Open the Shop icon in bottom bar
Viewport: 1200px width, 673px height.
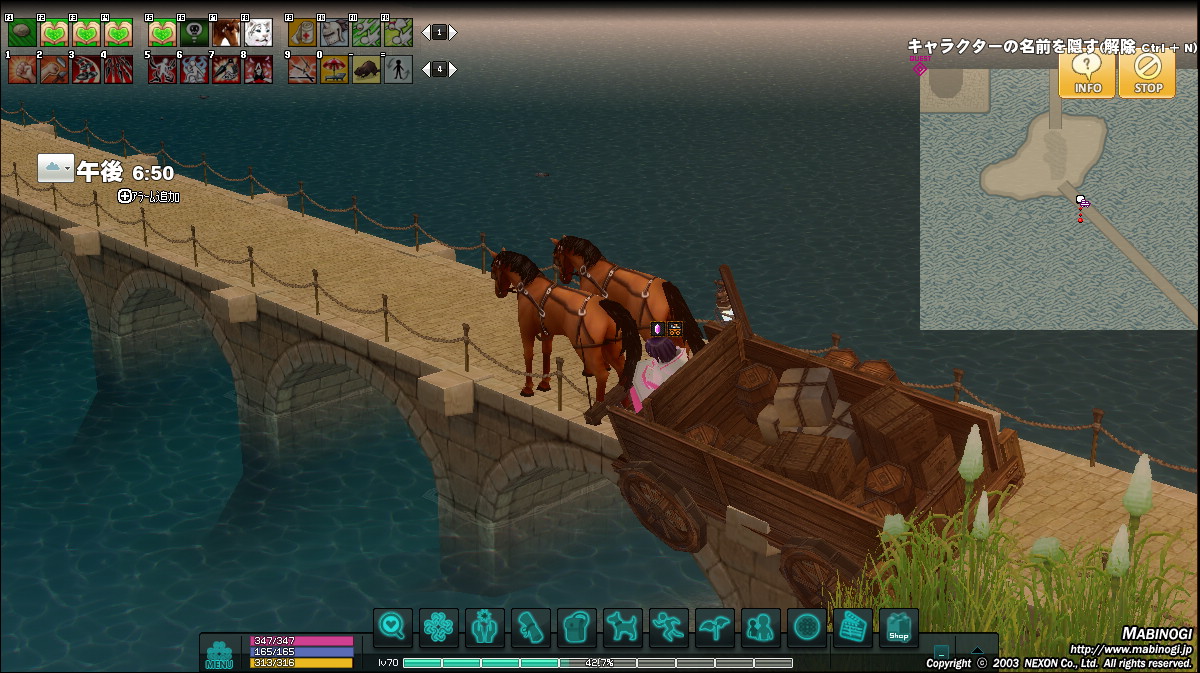[898, 627]
